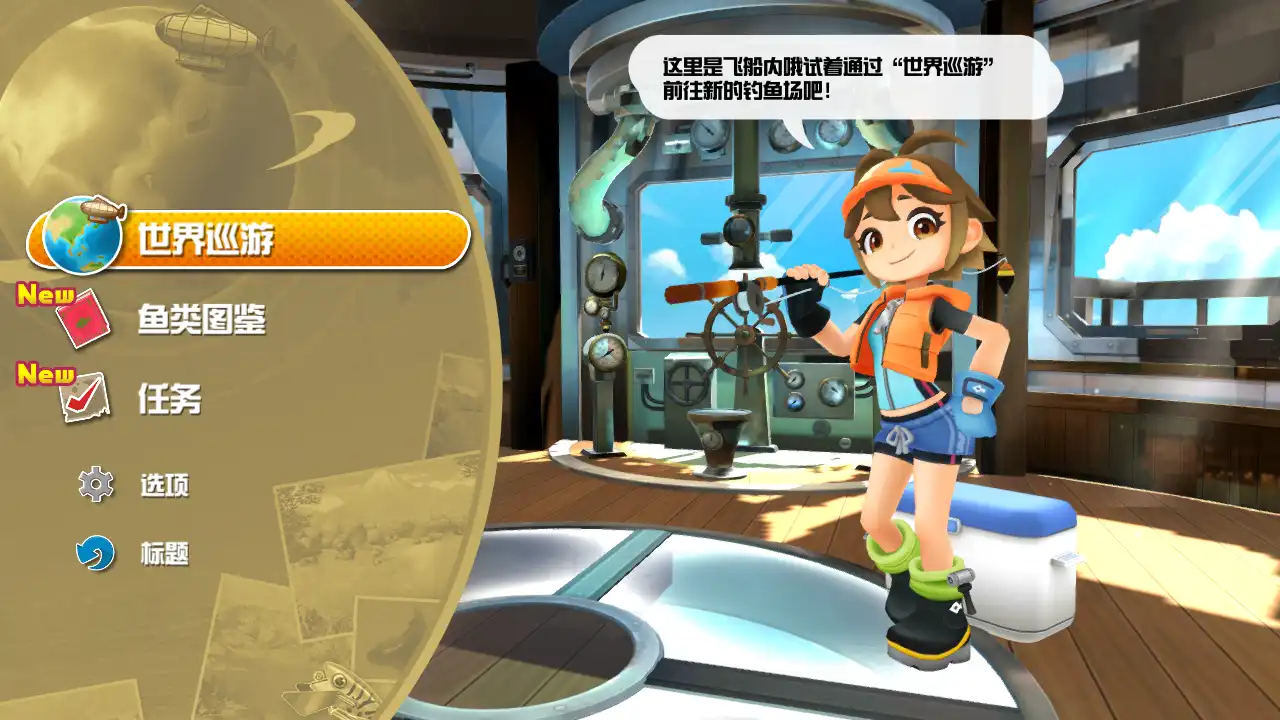Open the 鱼类图鉴 fish encyclopedia
1280x720 pixels.
pyautogui.click(x=200, y=320)
